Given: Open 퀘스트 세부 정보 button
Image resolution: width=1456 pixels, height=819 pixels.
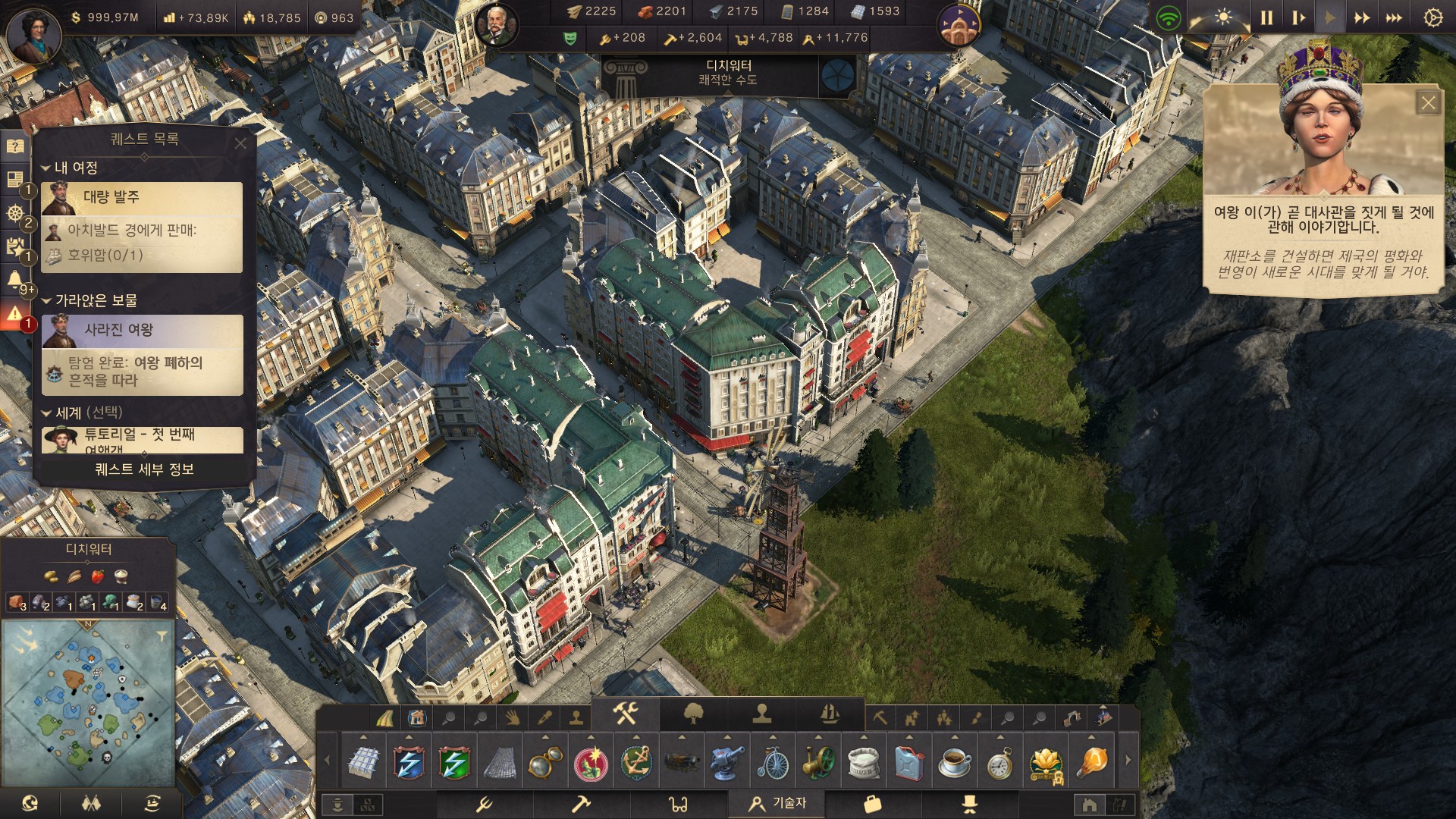Looking at the screenshot, I should pyautogui.click(x=144, y=469).
